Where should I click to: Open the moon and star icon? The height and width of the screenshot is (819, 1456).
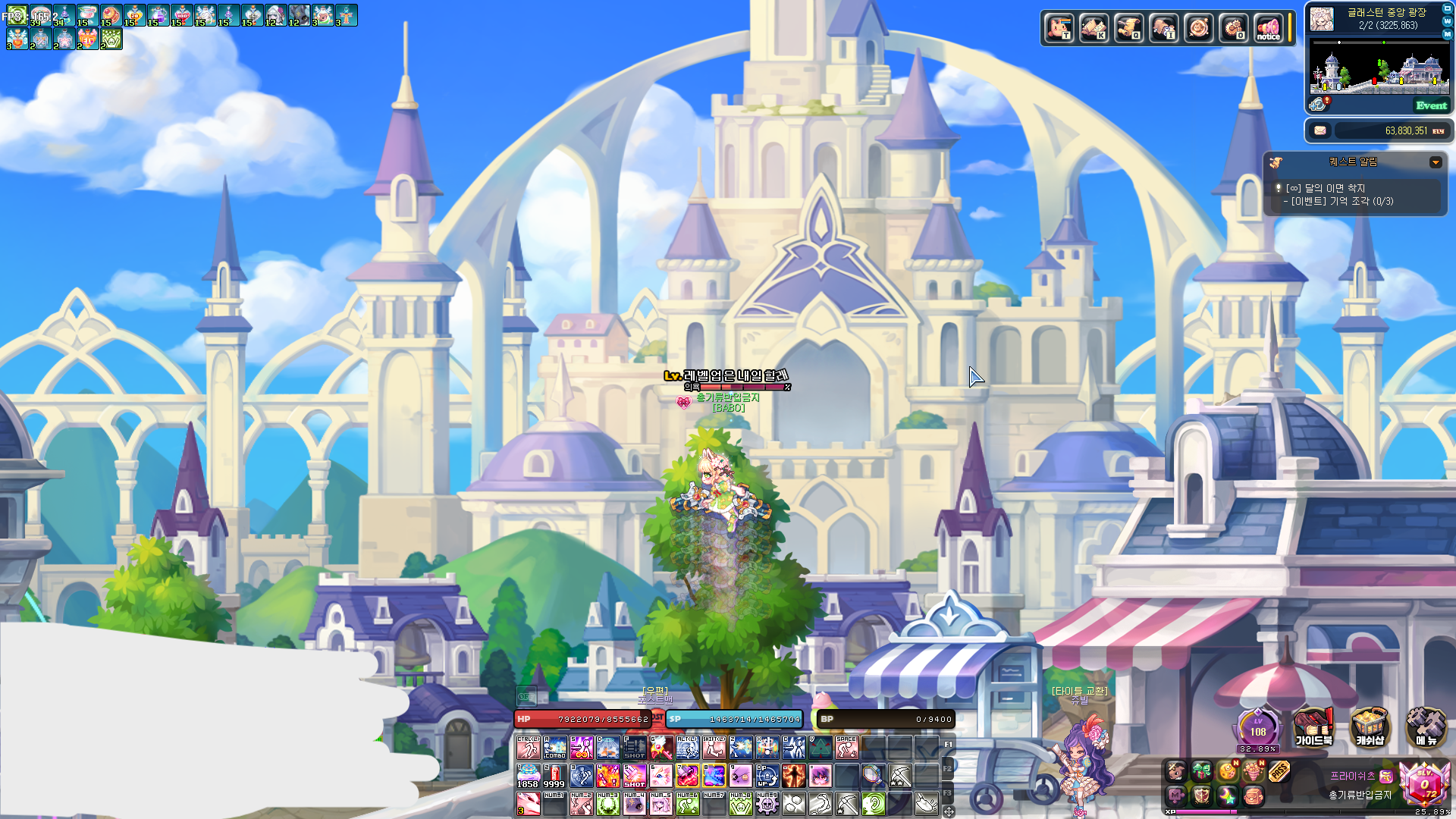coord(1227,795)
